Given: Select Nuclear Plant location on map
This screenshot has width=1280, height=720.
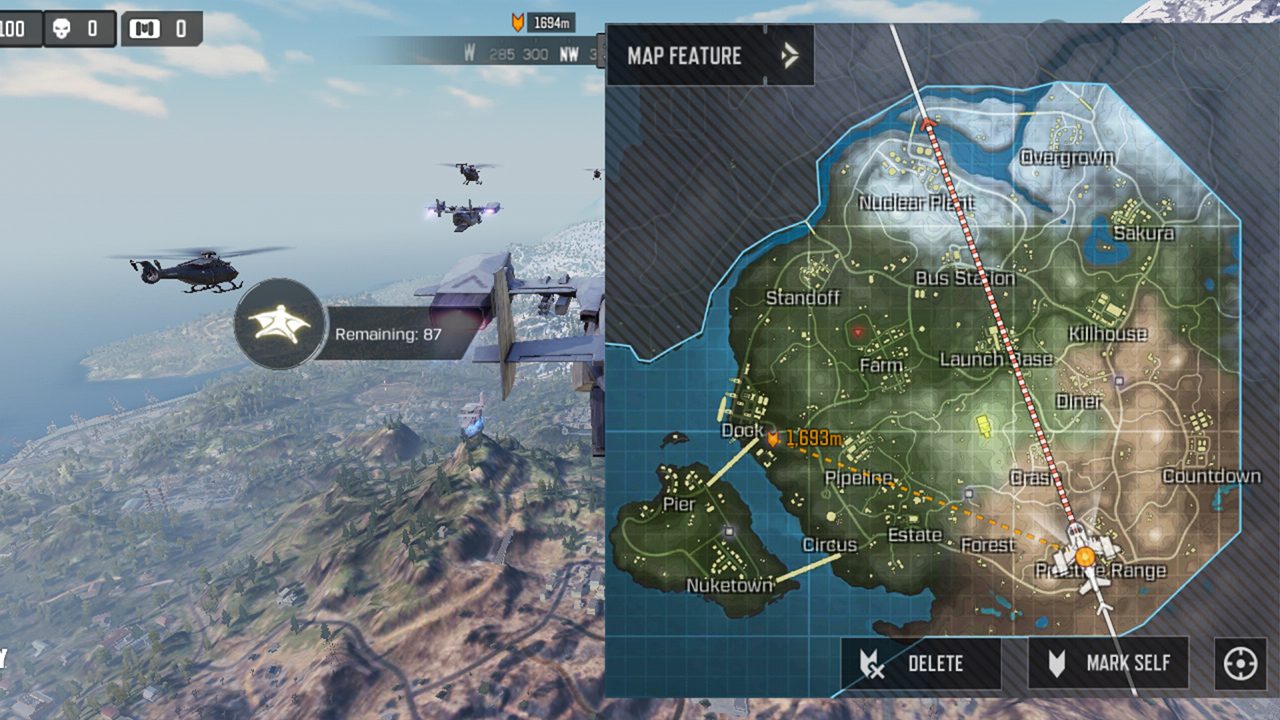Looking at the screenshot, I should pos(916,203).
